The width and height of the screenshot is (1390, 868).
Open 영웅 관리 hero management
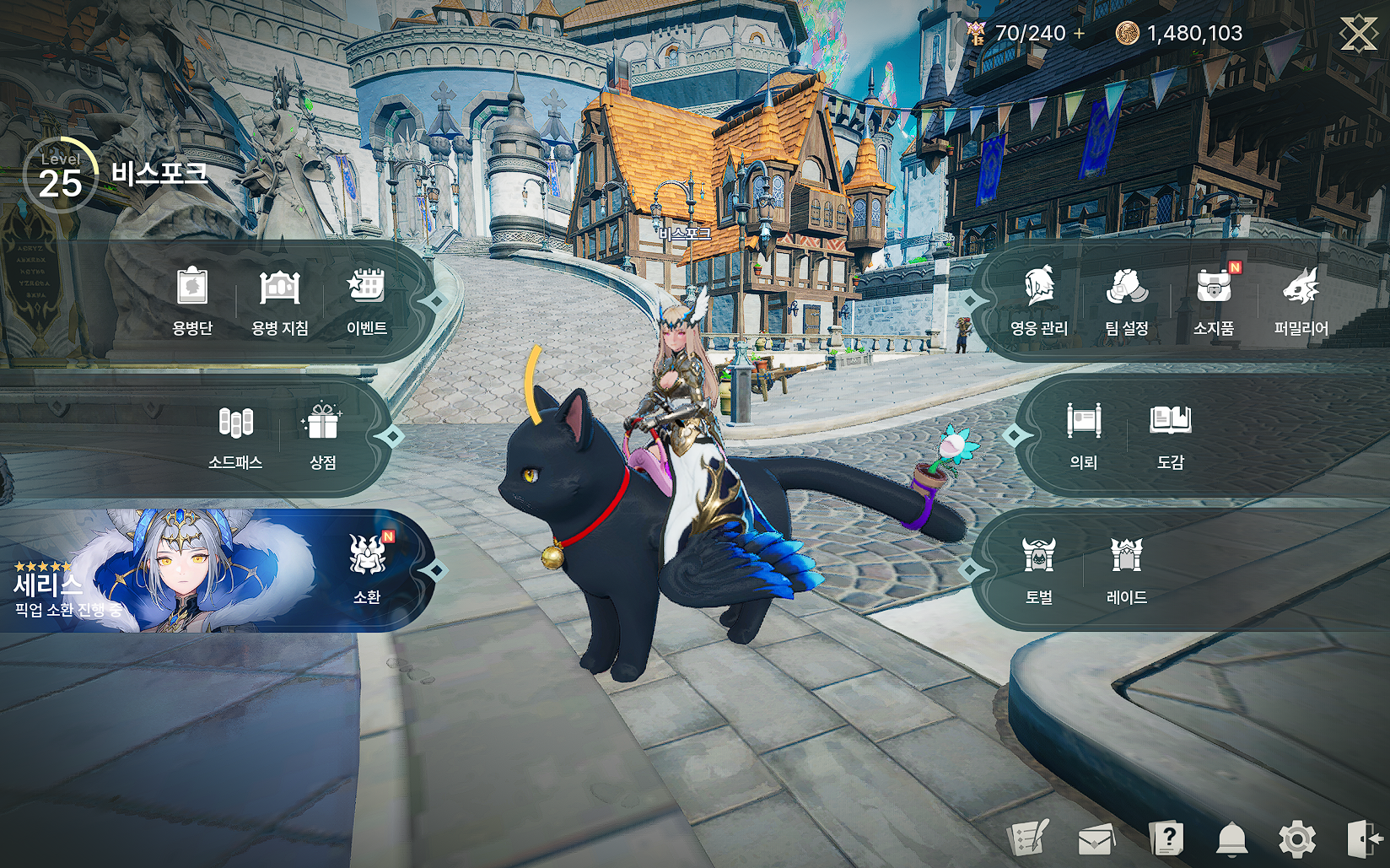tap(1039, 299)
